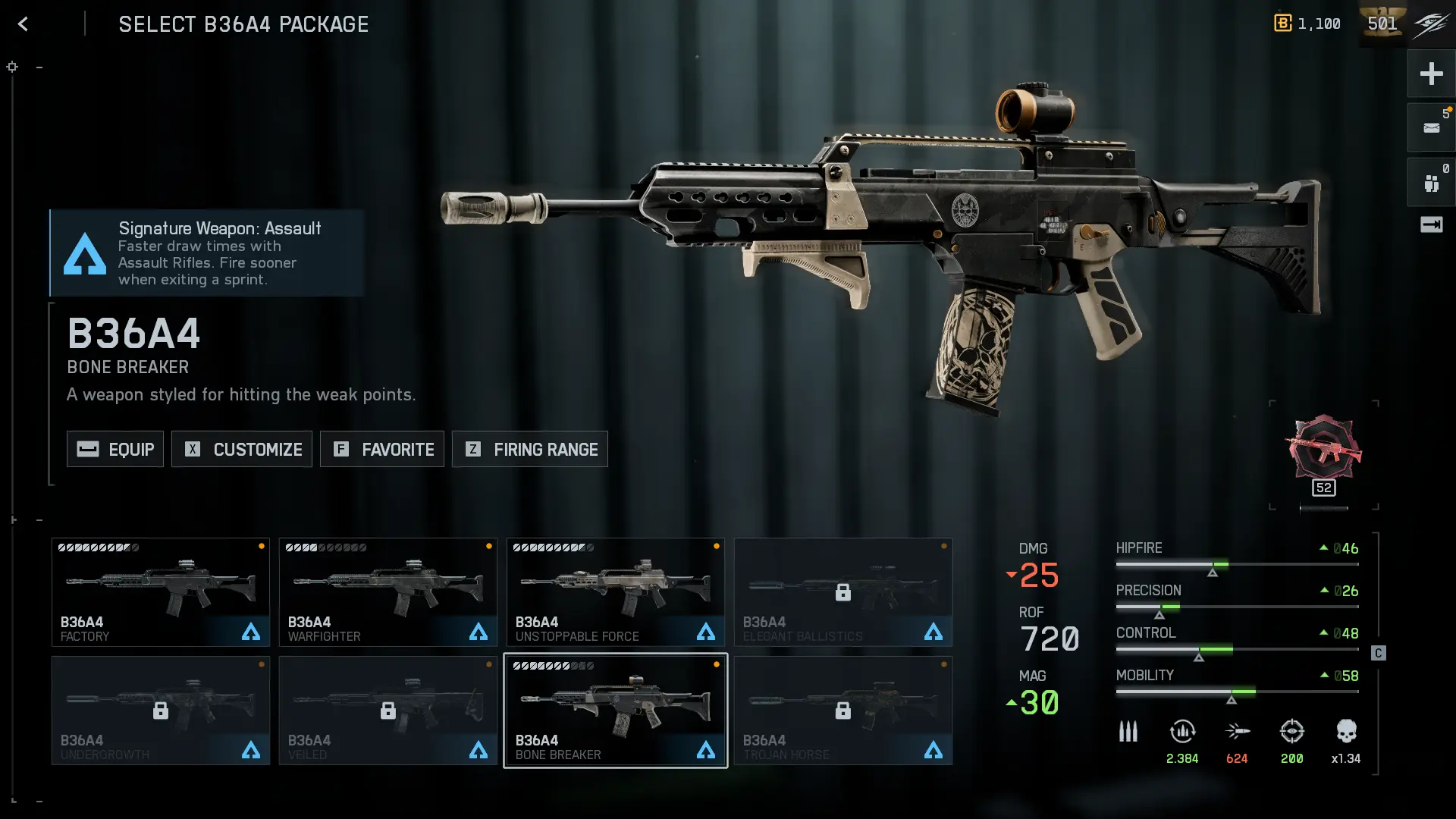The image size is (1456, 819).
Task: Open the locked Trojan Horse package
Action: (843, 711)
